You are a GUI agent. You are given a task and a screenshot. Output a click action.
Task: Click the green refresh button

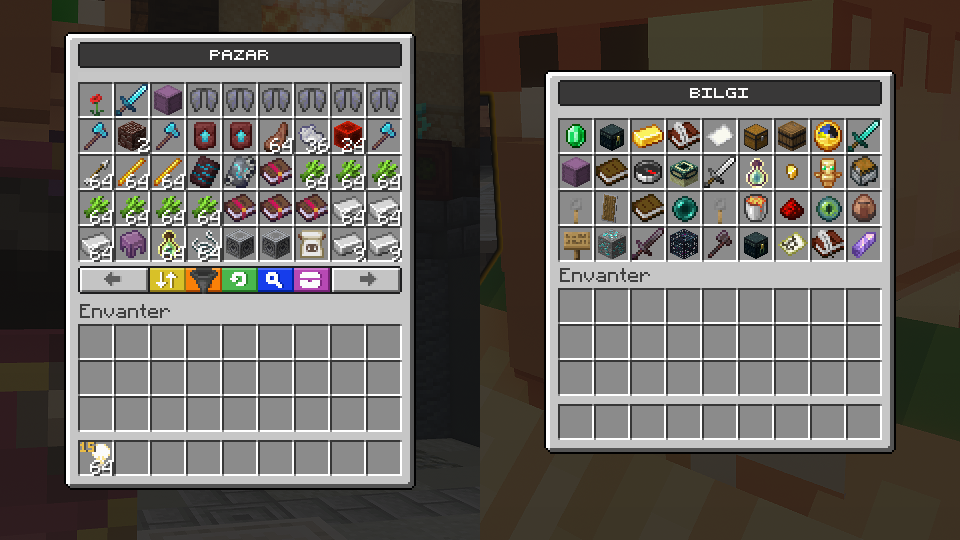click(x=239, y=280)
